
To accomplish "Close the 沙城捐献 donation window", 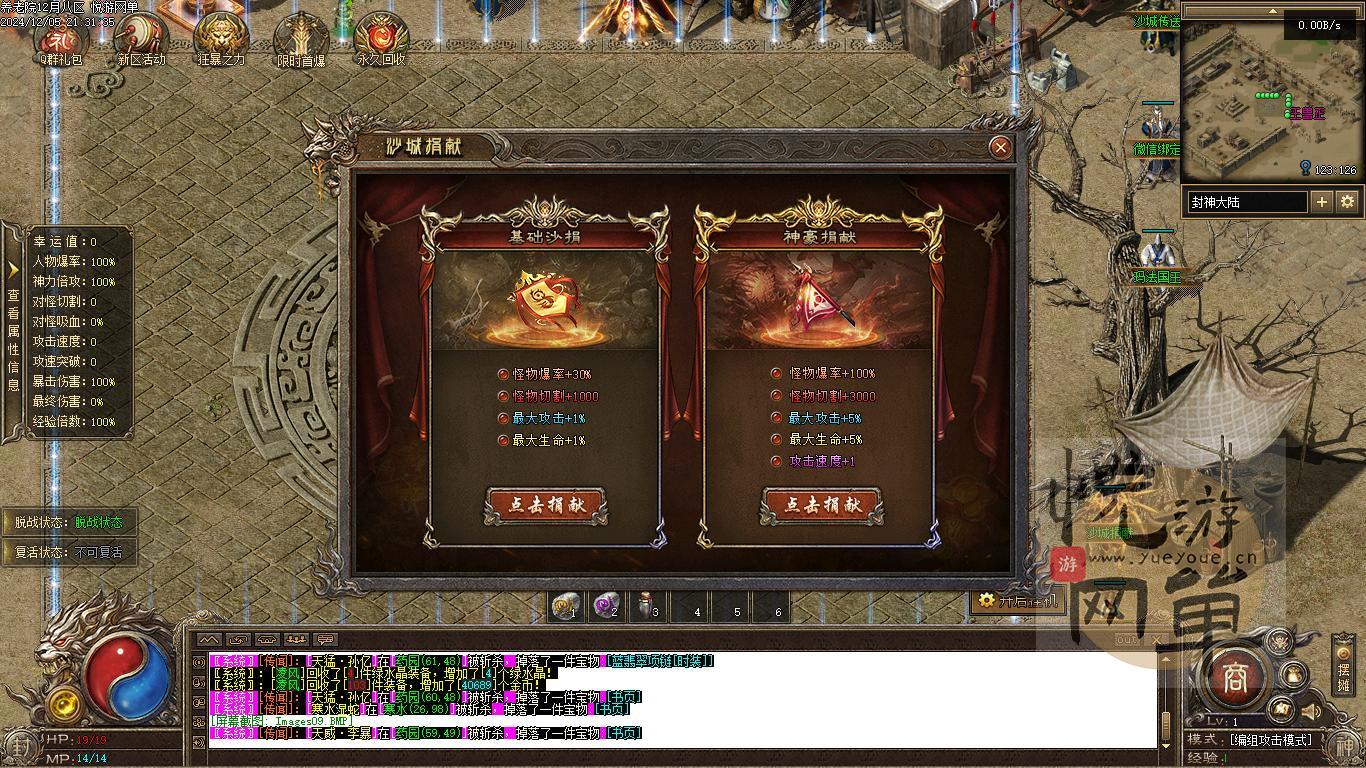I will [x=999, y=148].
